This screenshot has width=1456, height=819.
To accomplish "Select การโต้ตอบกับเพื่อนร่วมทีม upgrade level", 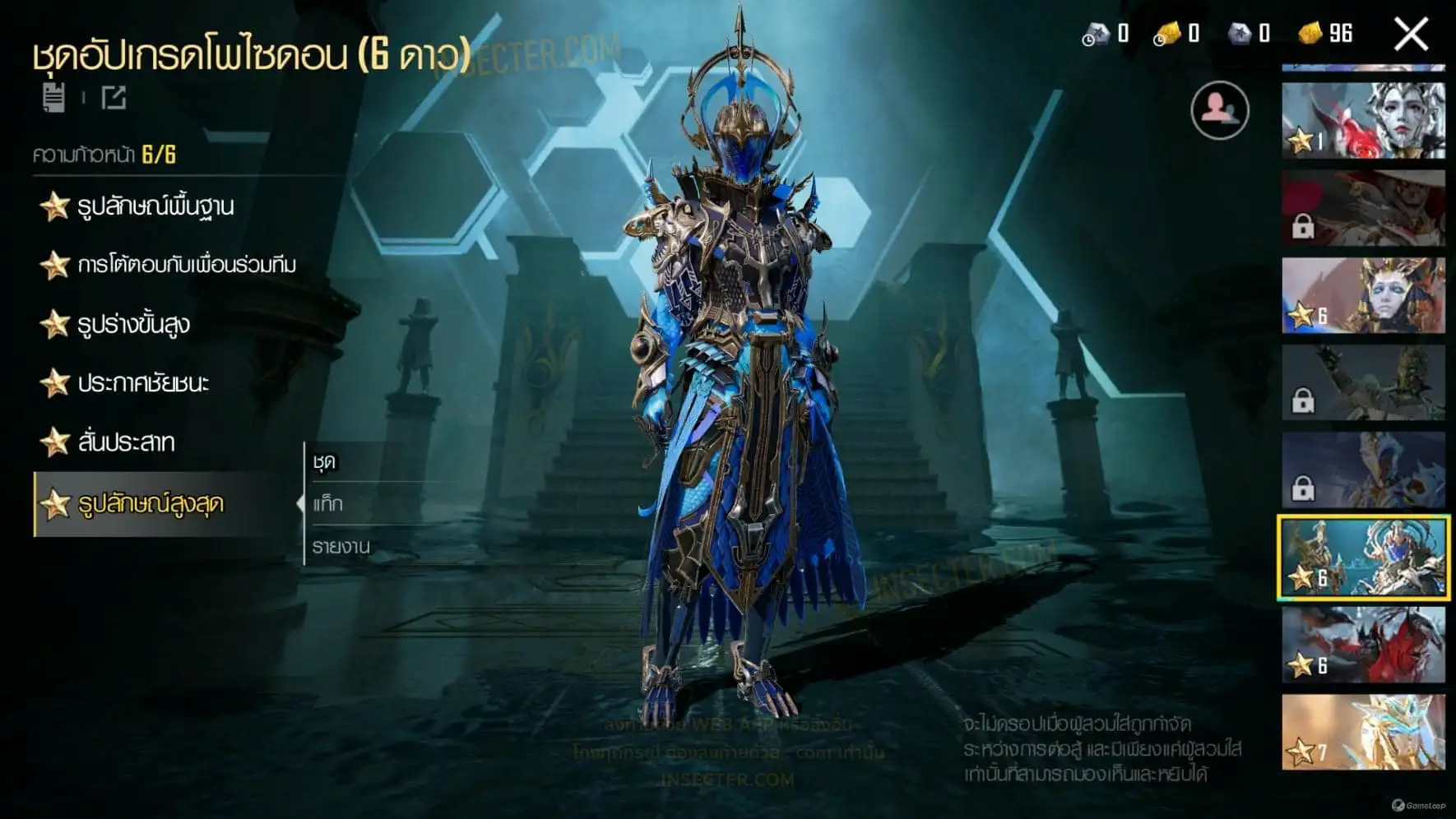I will (x=186, y=265).
